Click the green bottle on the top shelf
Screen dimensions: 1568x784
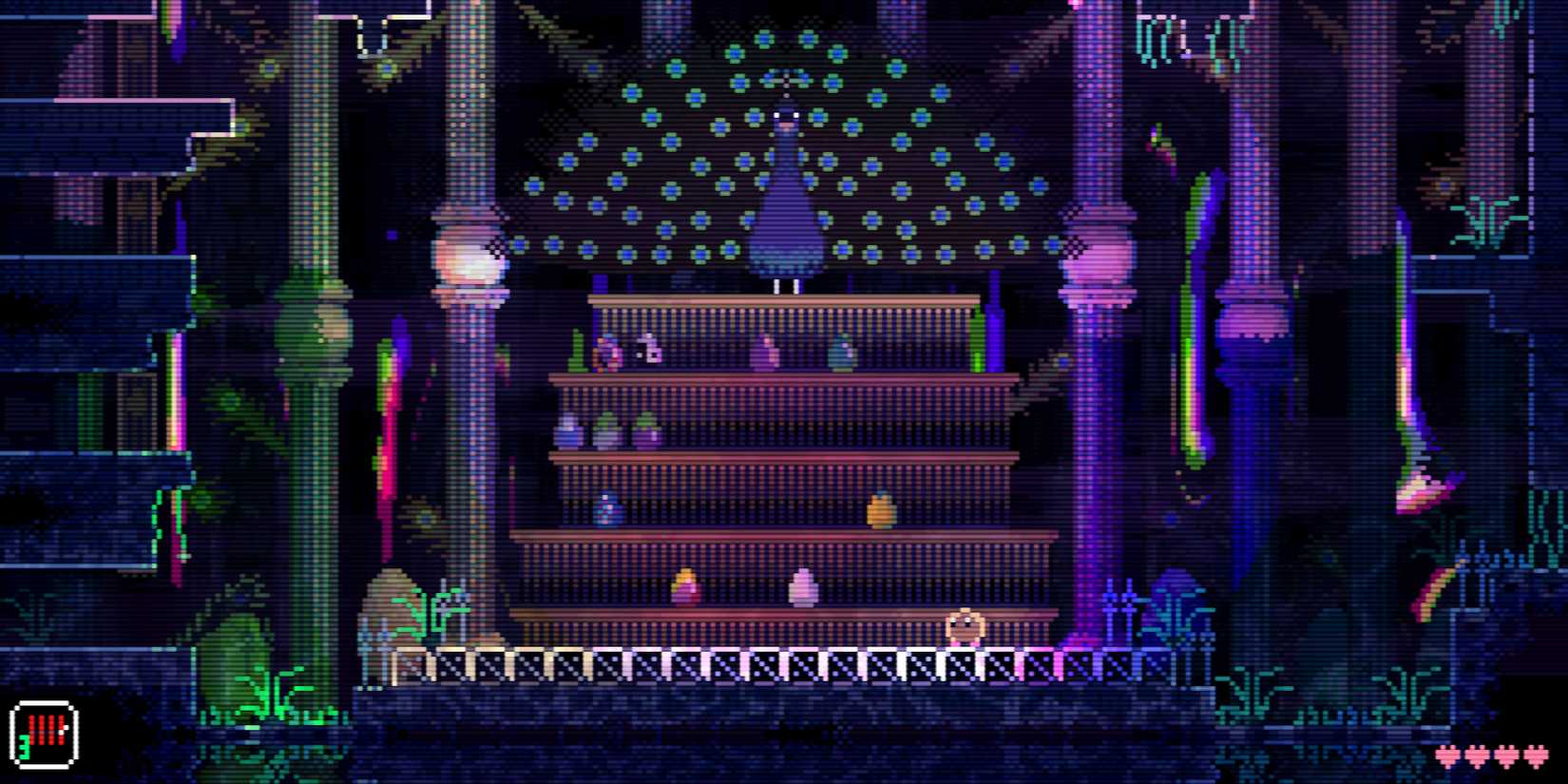tap(576, 349)
